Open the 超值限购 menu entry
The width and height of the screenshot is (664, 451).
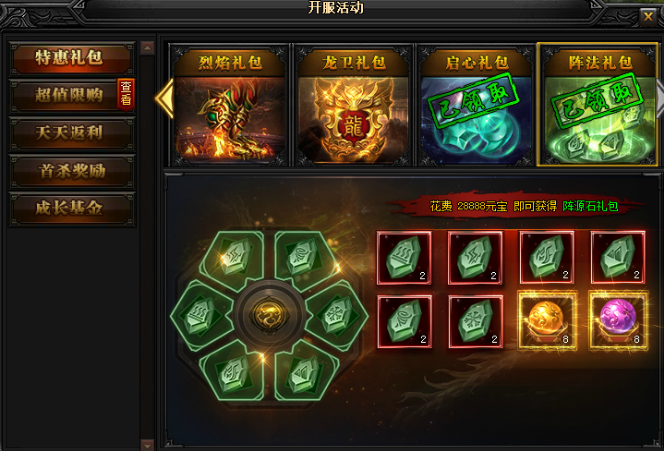coord(66,96)
